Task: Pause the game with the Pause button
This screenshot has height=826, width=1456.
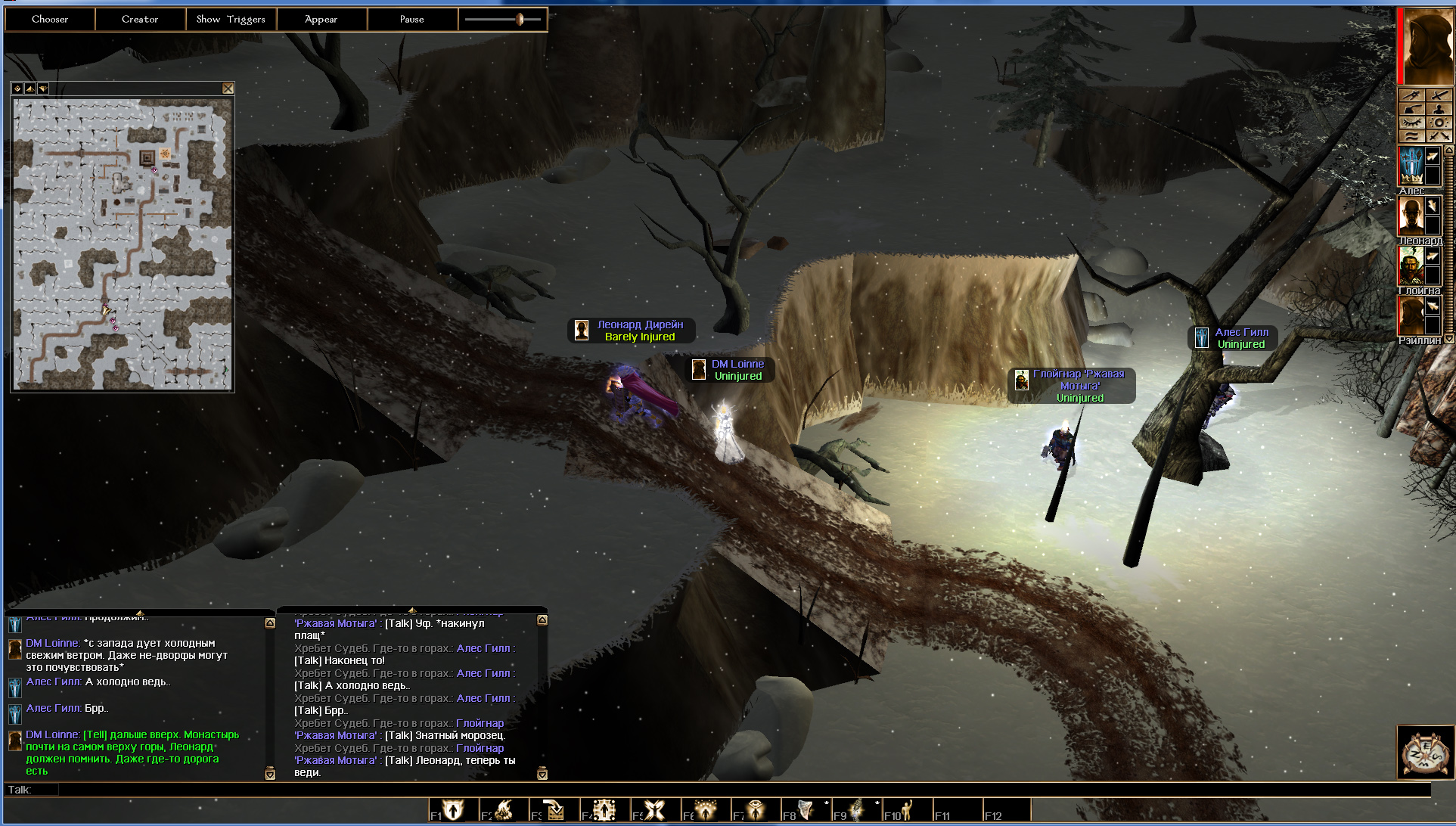Action: tap(411, 20)
